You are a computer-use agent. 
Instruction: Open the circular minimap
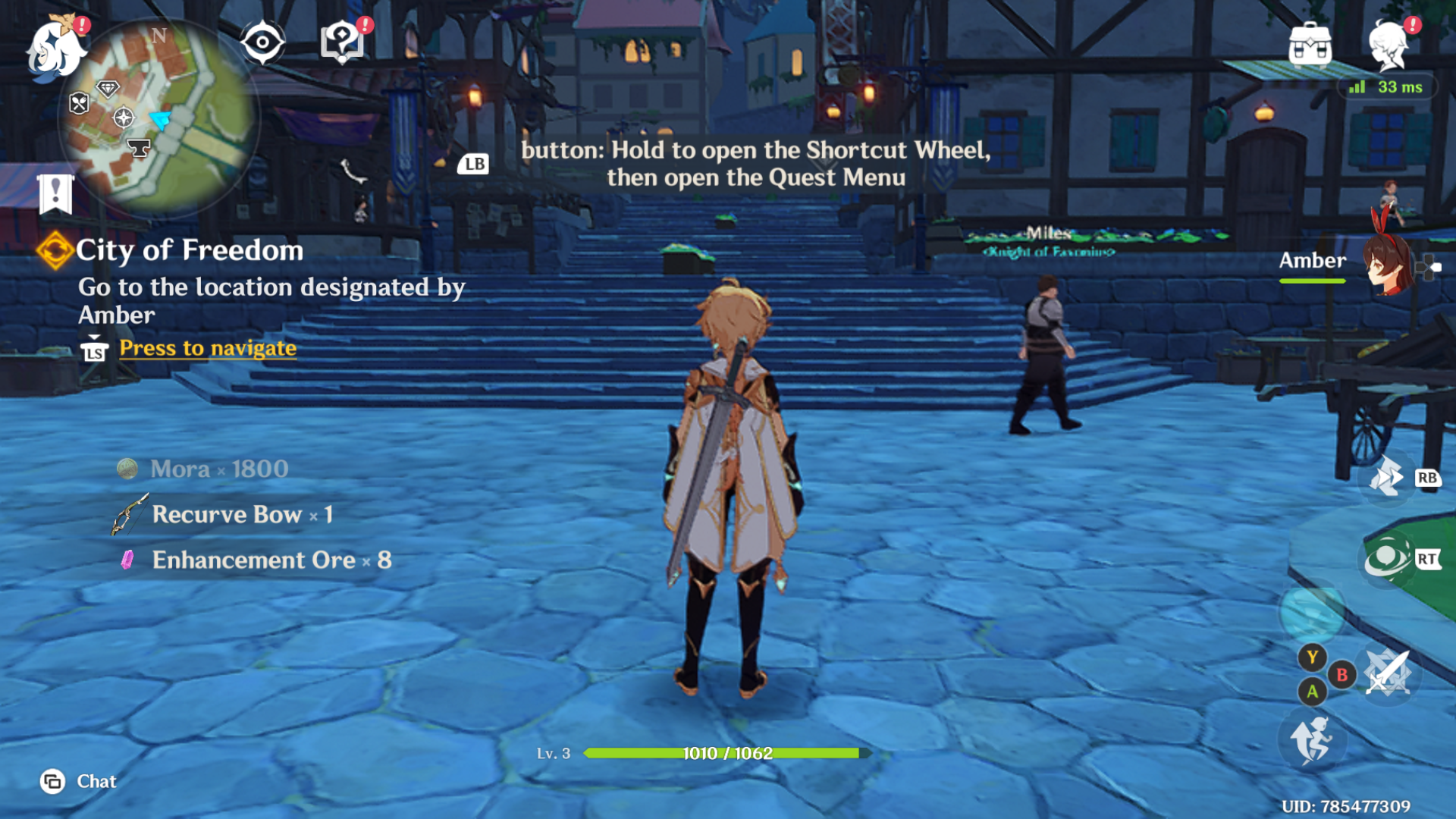coord(161,118)
